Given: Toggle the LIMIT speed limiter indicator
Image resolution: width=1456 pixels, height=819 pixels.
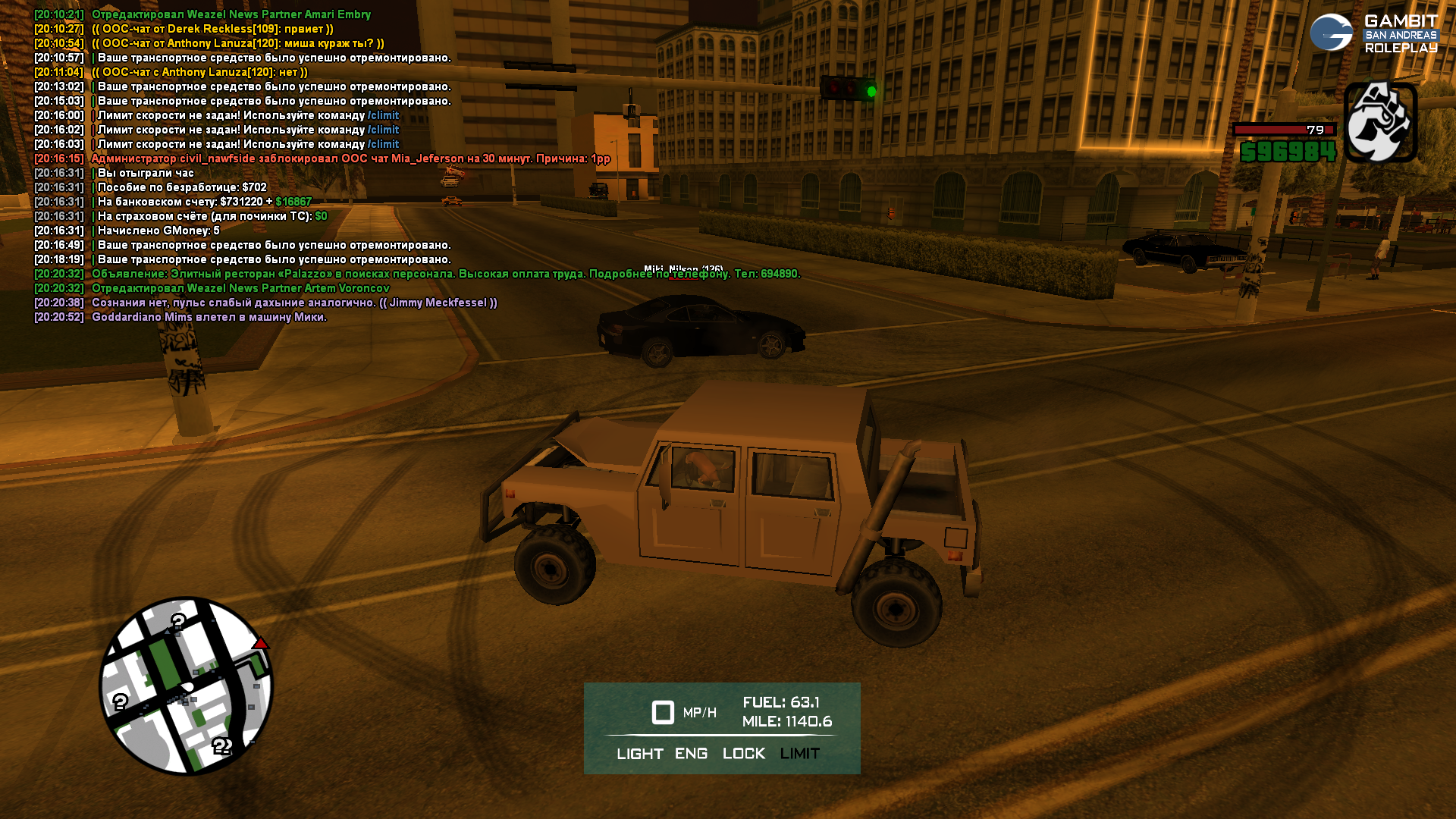Looking at the screenshot, I should click(x=799, y=754).
